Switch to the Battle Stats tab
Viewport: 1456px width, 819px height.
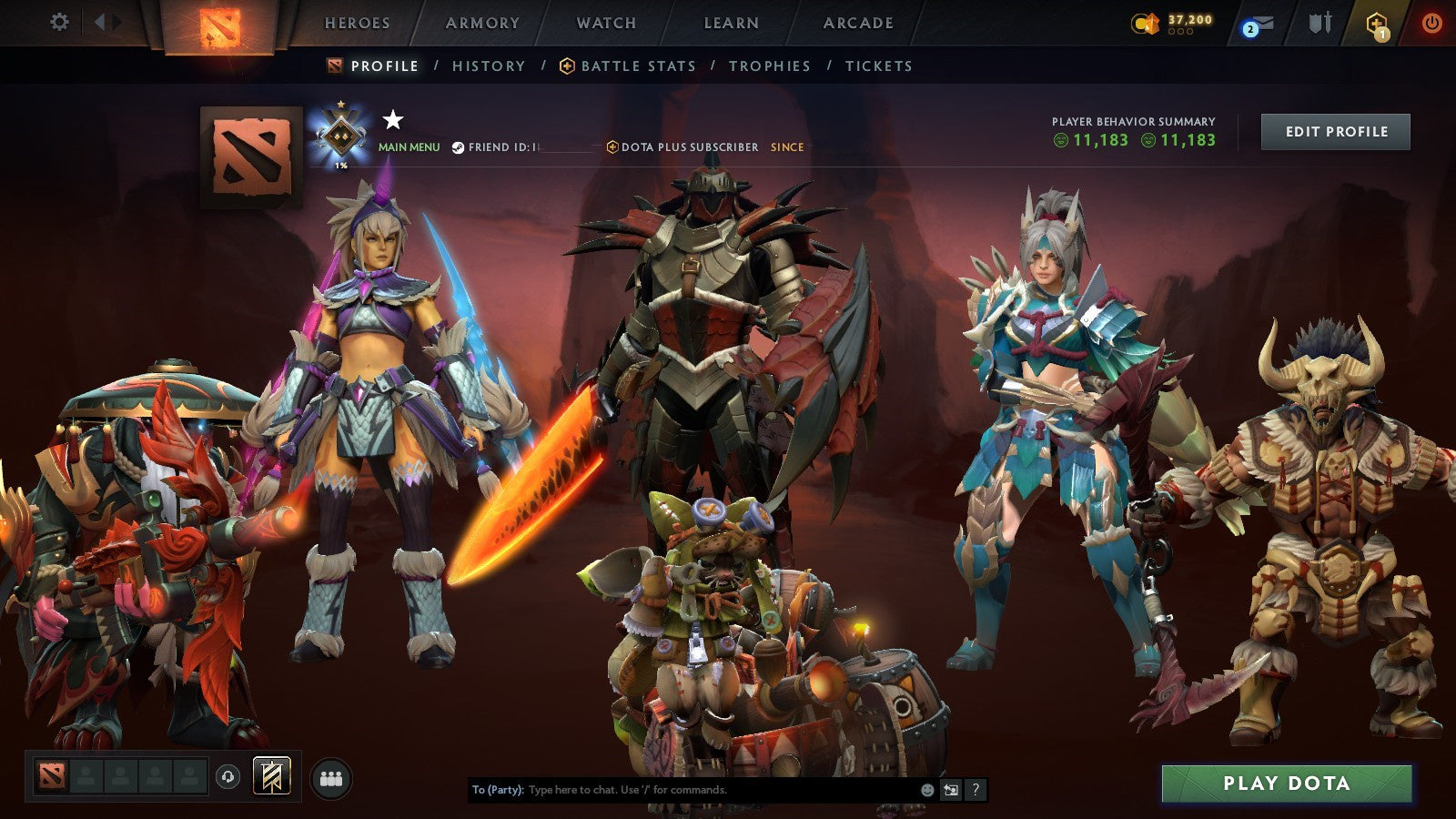coord(637,66)
